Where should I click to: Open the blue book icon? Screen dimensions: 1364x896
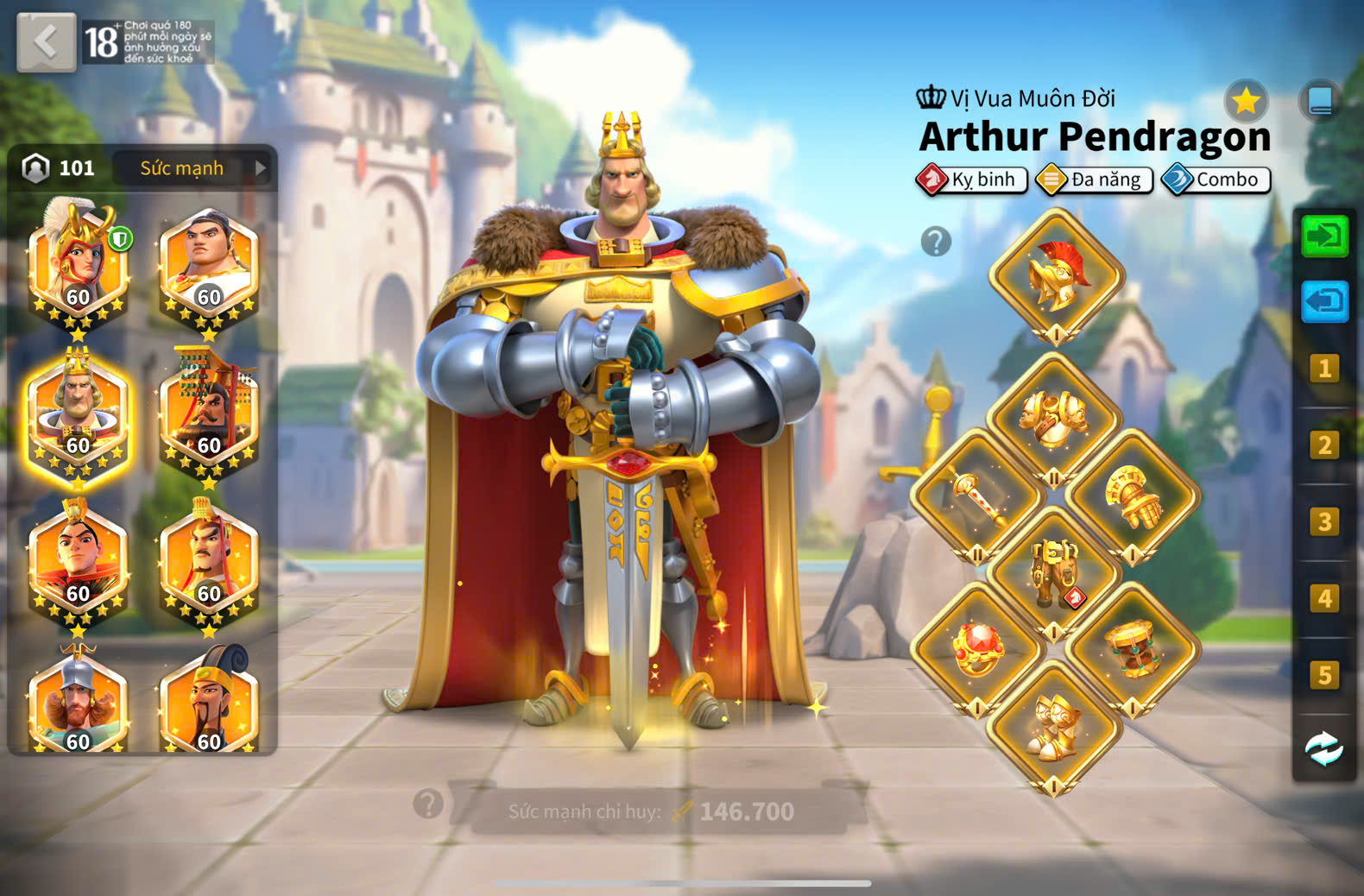(x=1320, y=101)
